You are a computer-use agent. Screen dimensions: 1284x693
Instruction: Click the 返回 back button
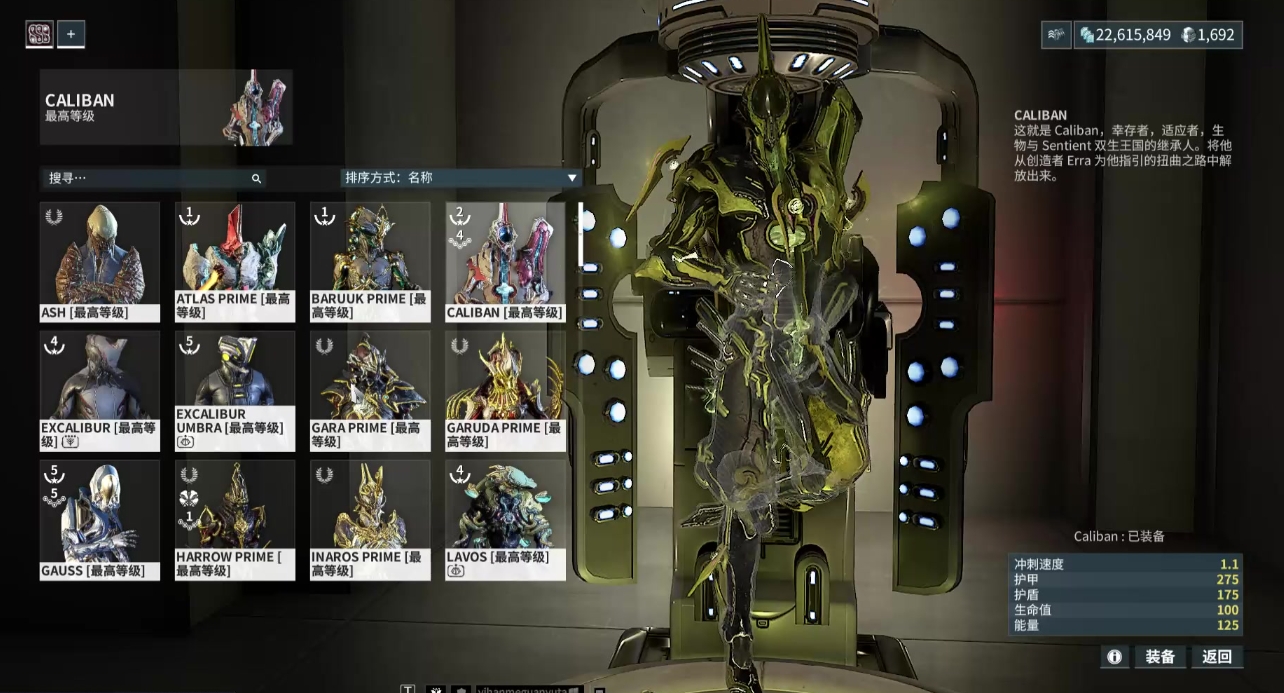pos(1217,657)
